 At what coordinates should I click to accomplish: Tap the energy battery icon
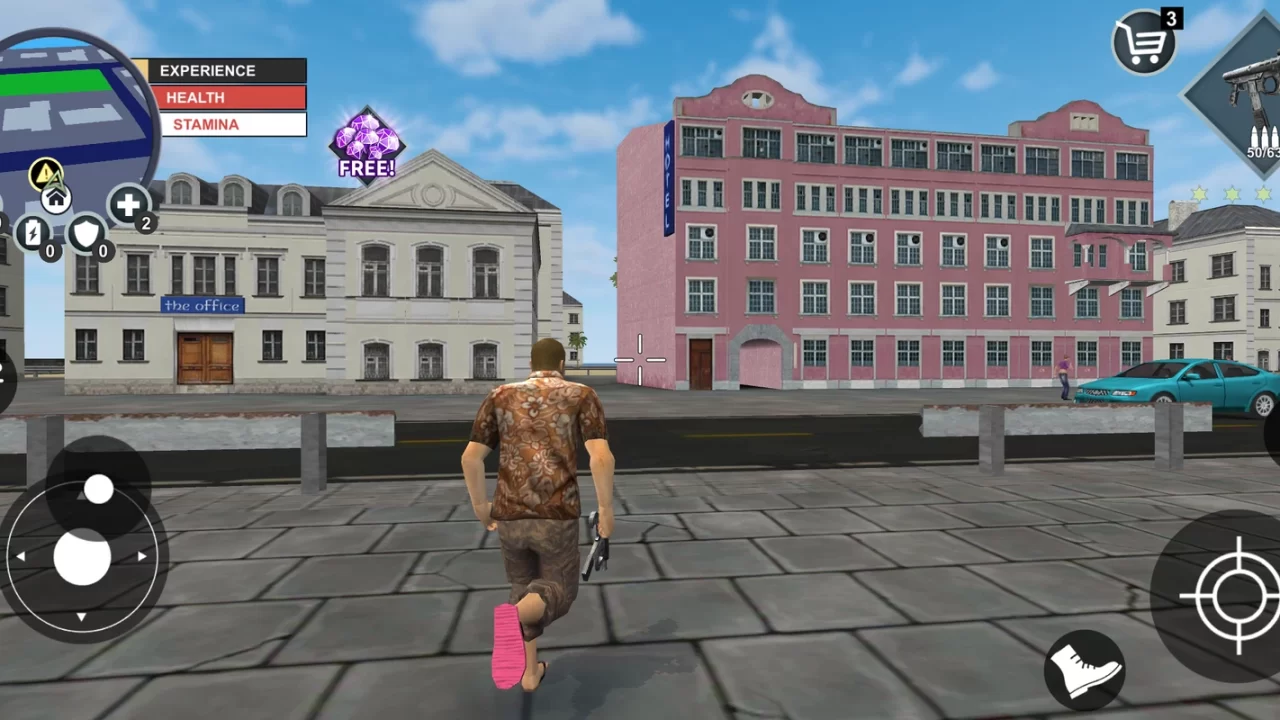tap(34, 233)
